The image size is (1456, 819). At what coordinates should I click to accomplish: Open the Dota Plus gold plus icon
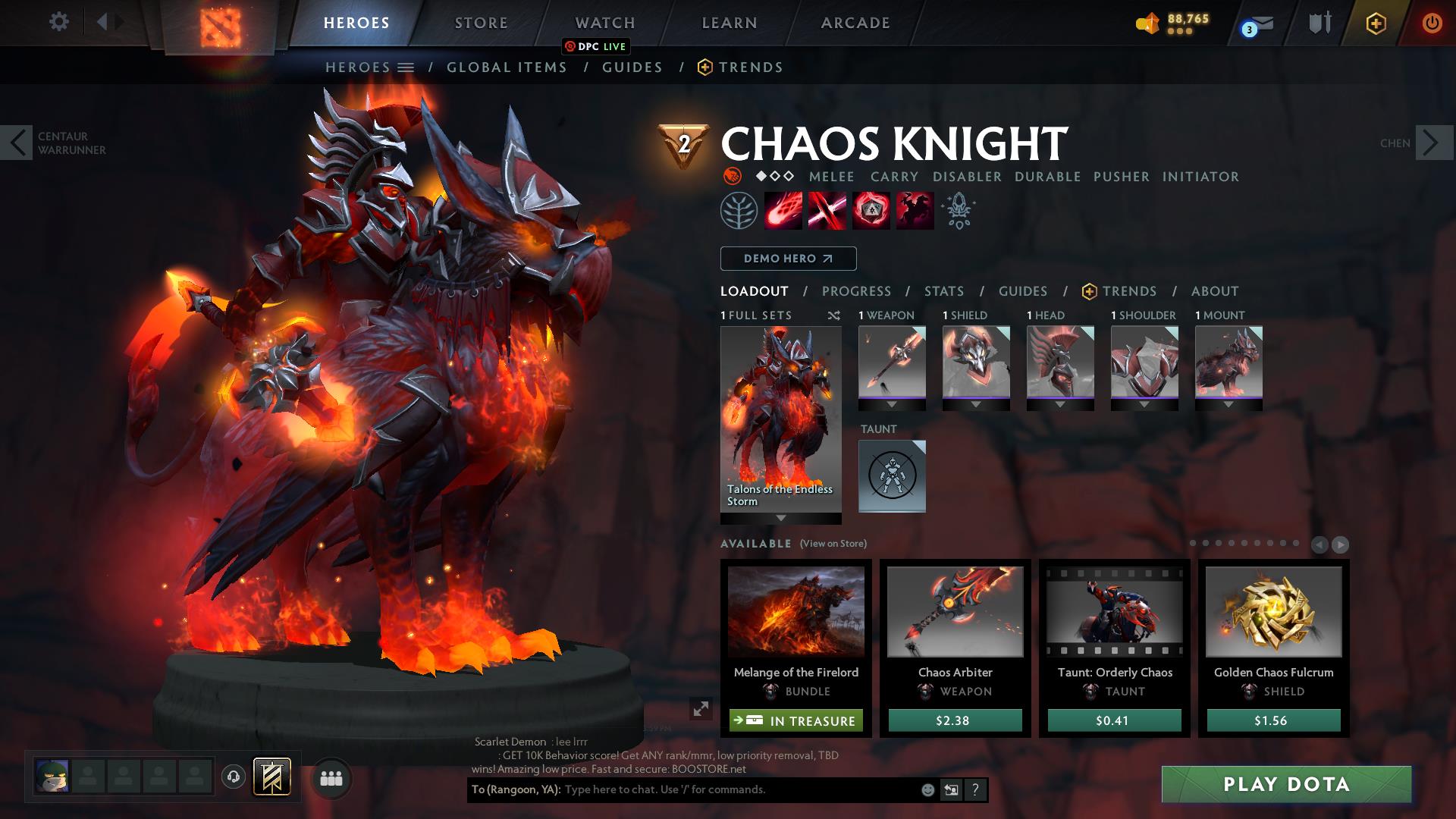tap(1375, 24)
